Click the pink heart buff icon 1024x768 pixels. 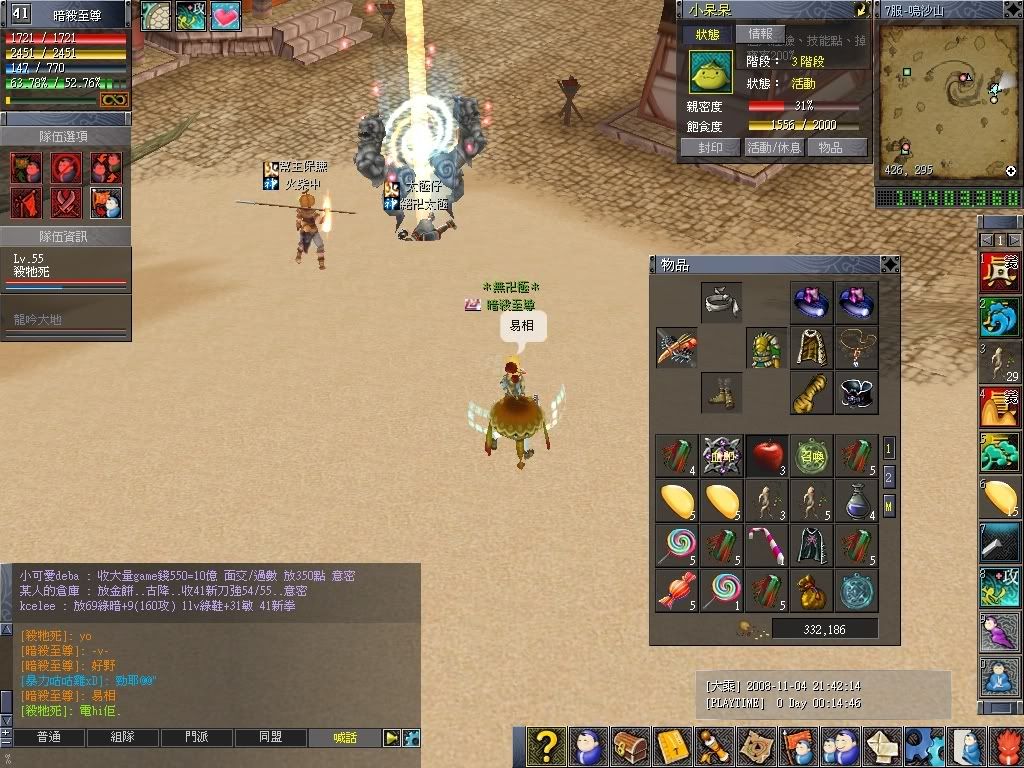click(225, 15)
